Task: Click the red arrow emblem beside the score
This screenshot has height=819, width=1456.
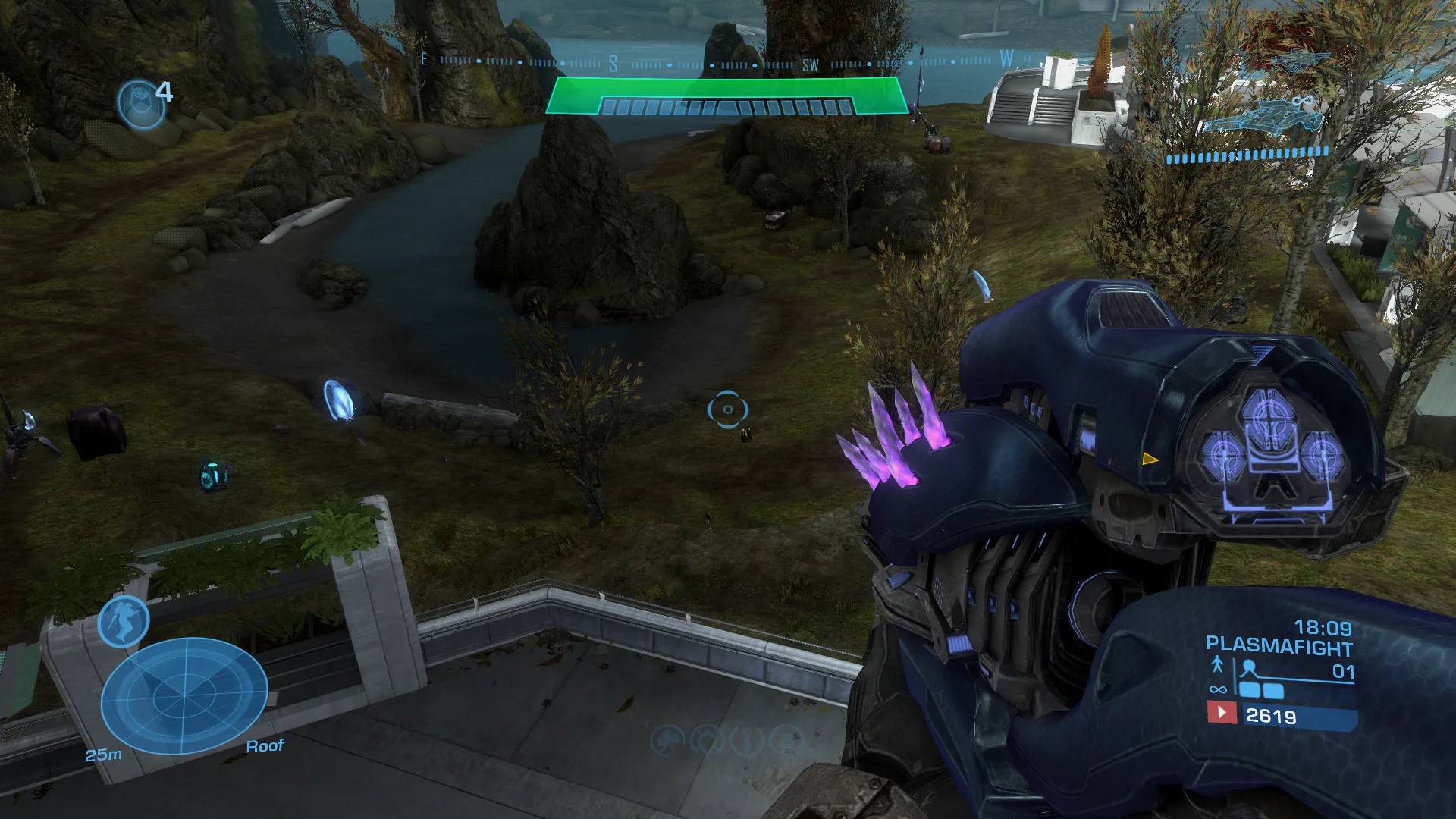Action: 1221,713
